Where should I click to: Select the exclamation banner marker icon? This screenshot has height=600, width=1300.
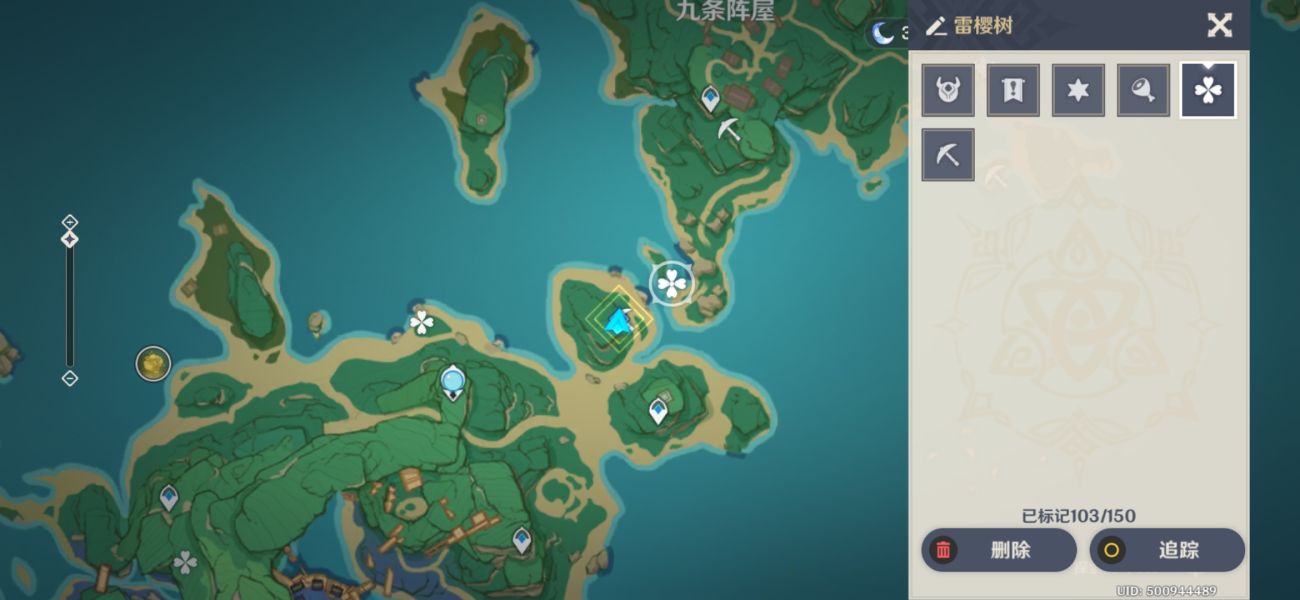click(x=1013, y=91)
